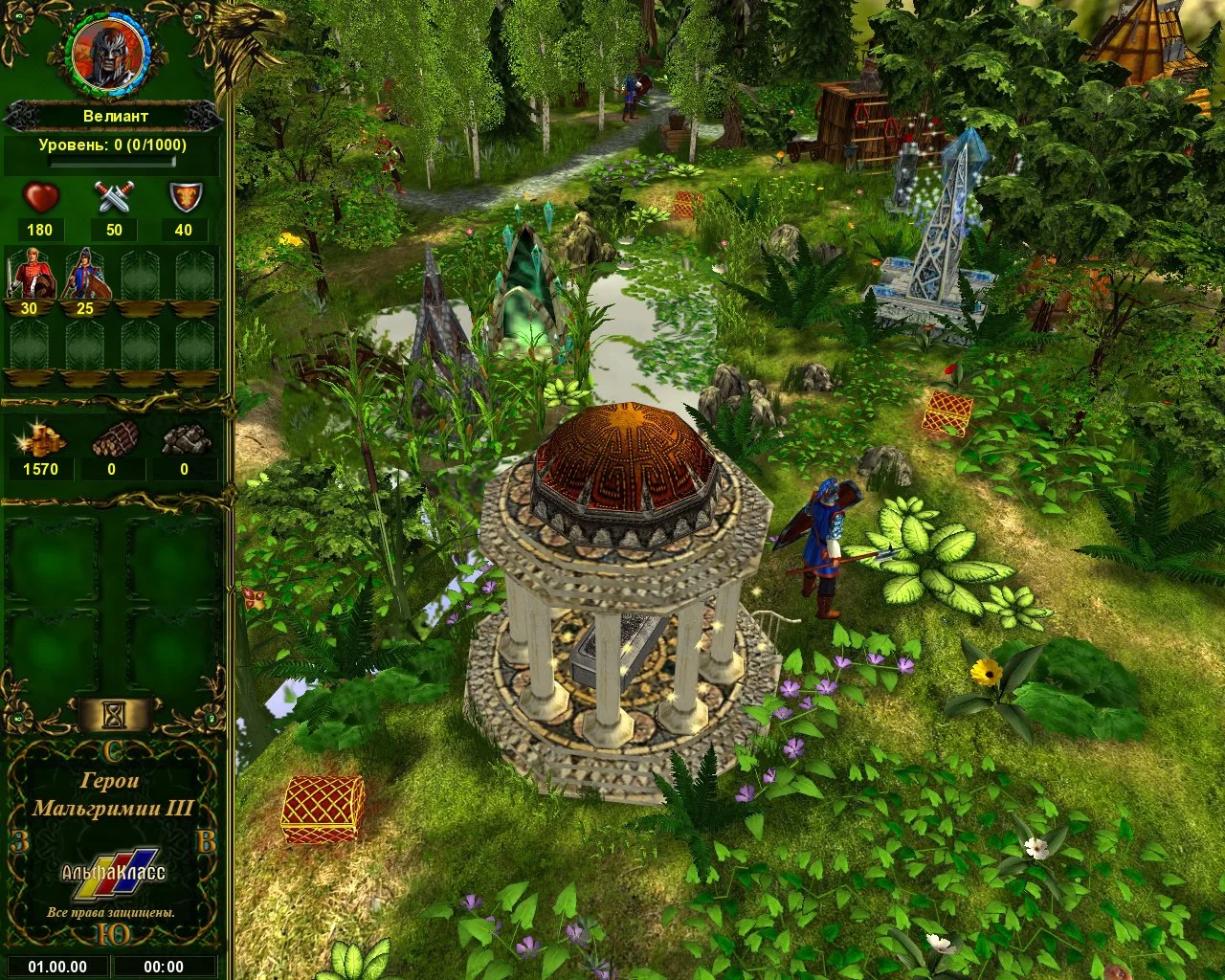Select the Велиант hero portrait
The image size is (1225, 980).
107,52
